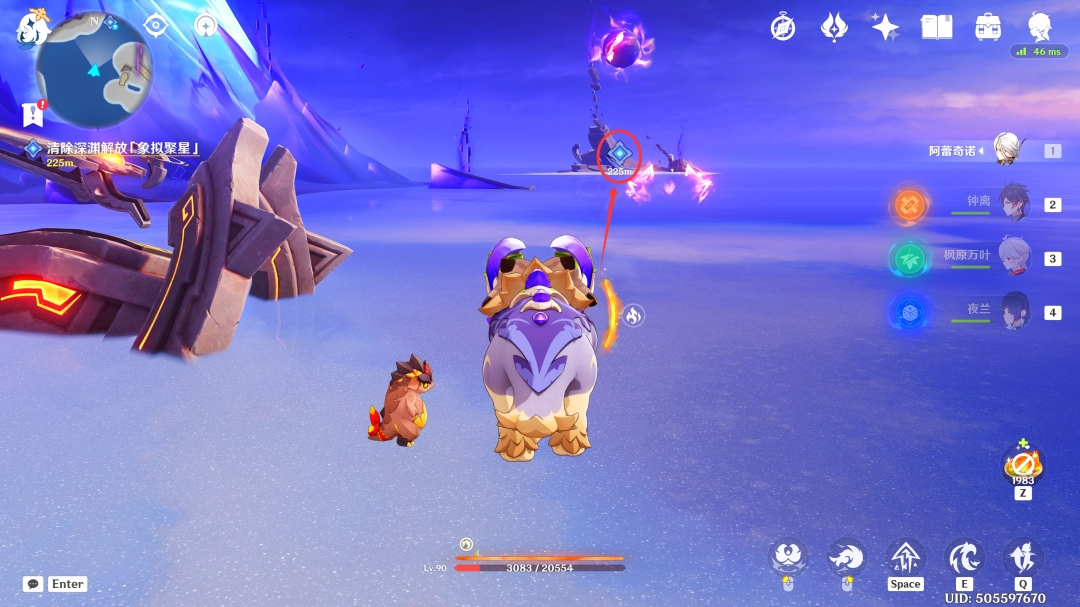Viewport: 1080px width, 607px height.
Task: Switch to party member 夜兰
Action: [x=1013, y=310]
